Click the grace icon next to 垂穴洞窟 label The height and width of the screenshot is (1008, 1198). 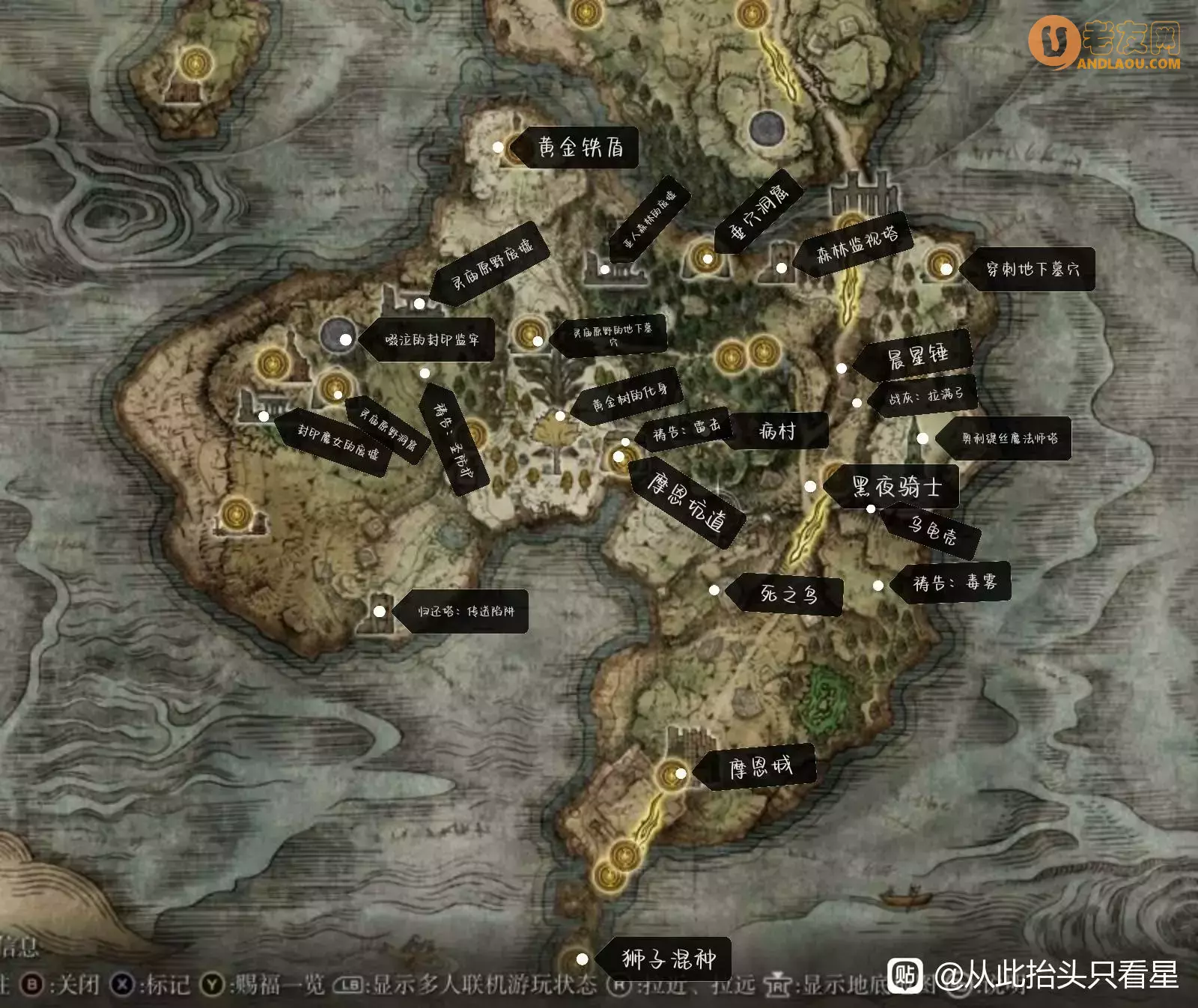(x=704, y=255)
